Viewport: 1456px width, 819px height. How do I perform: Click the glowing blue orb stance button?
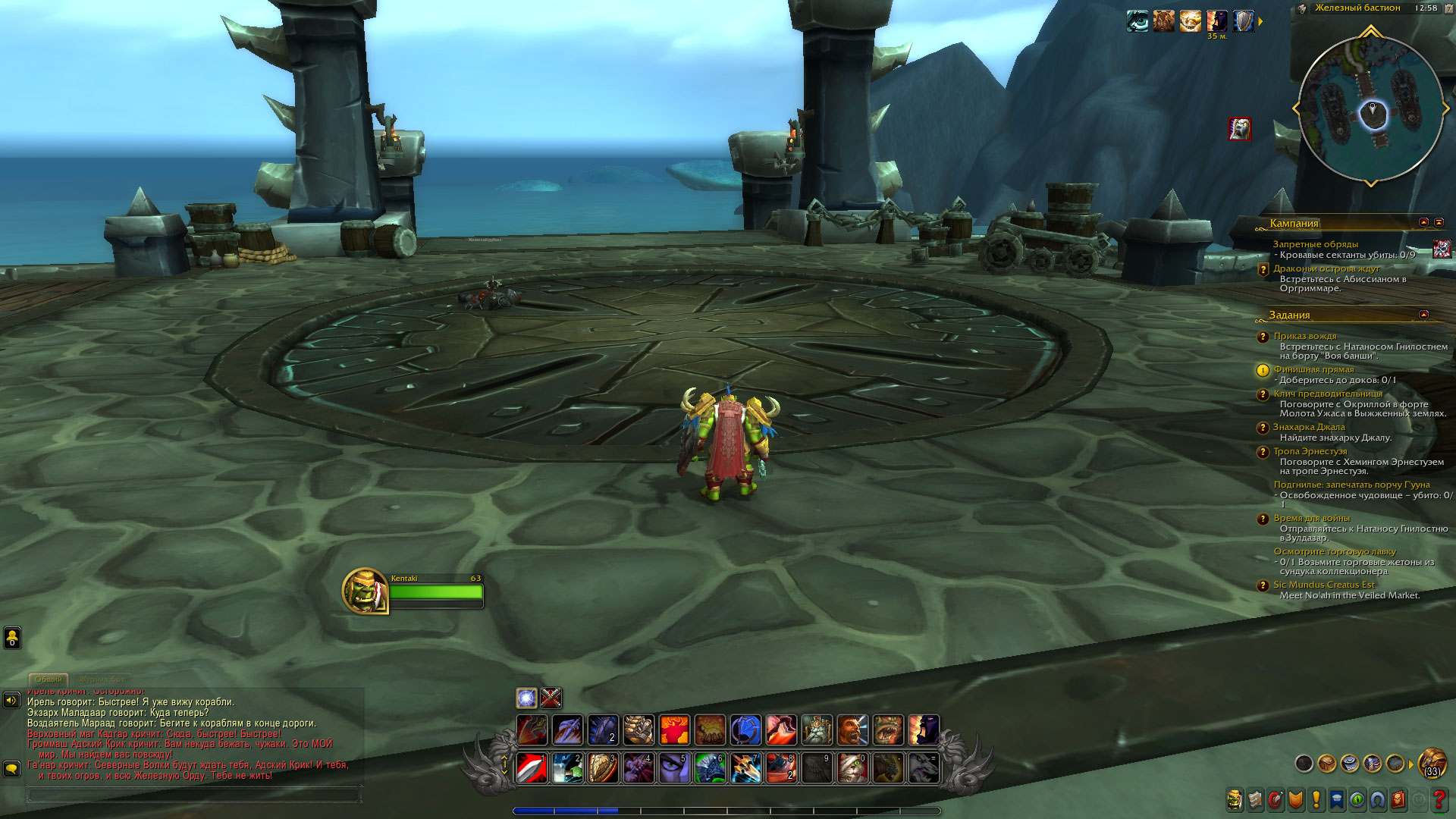tap(526, 698)
